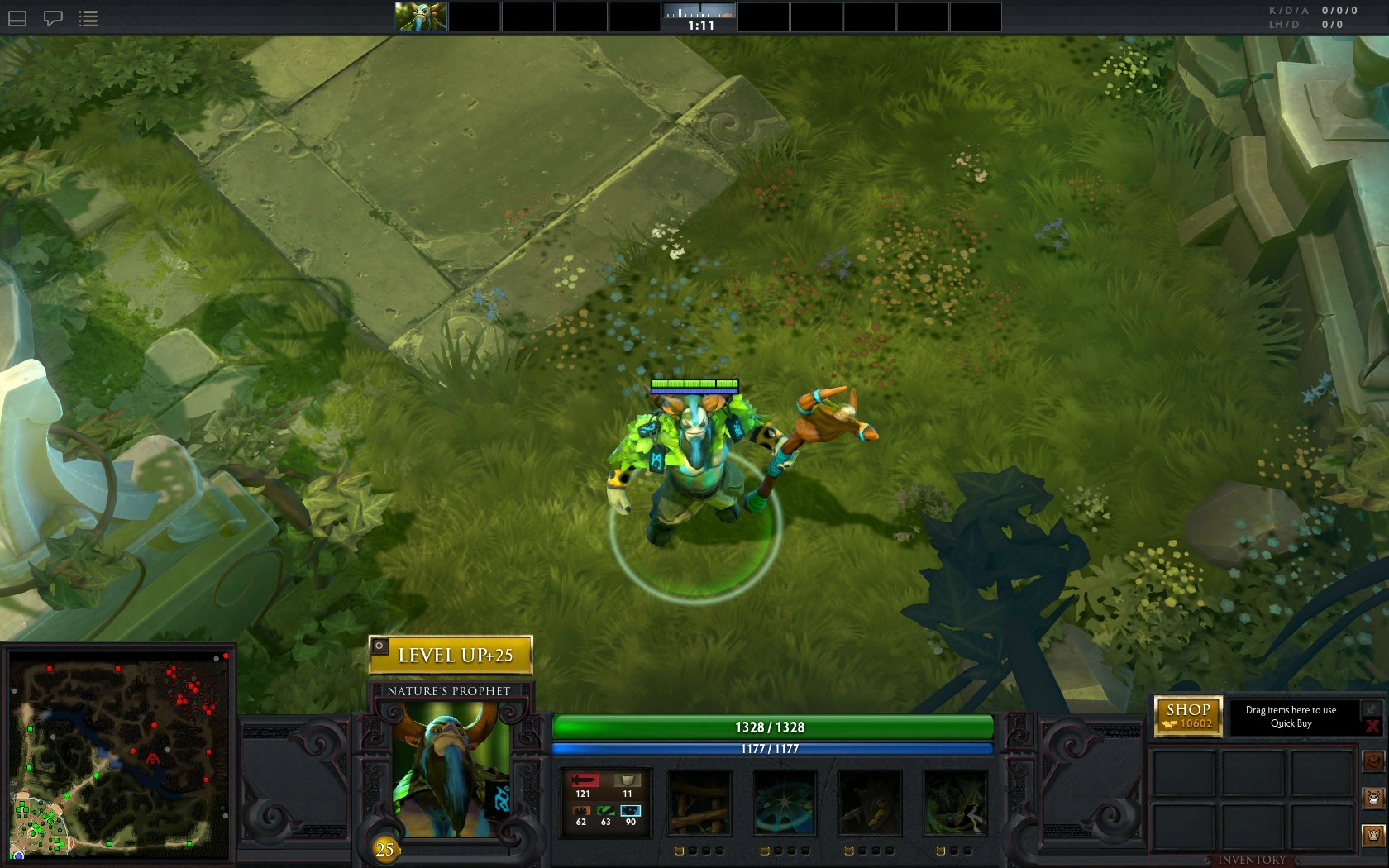1389x868 pixels.
Task: Click the minimap
Action: [x=120, y=755]
